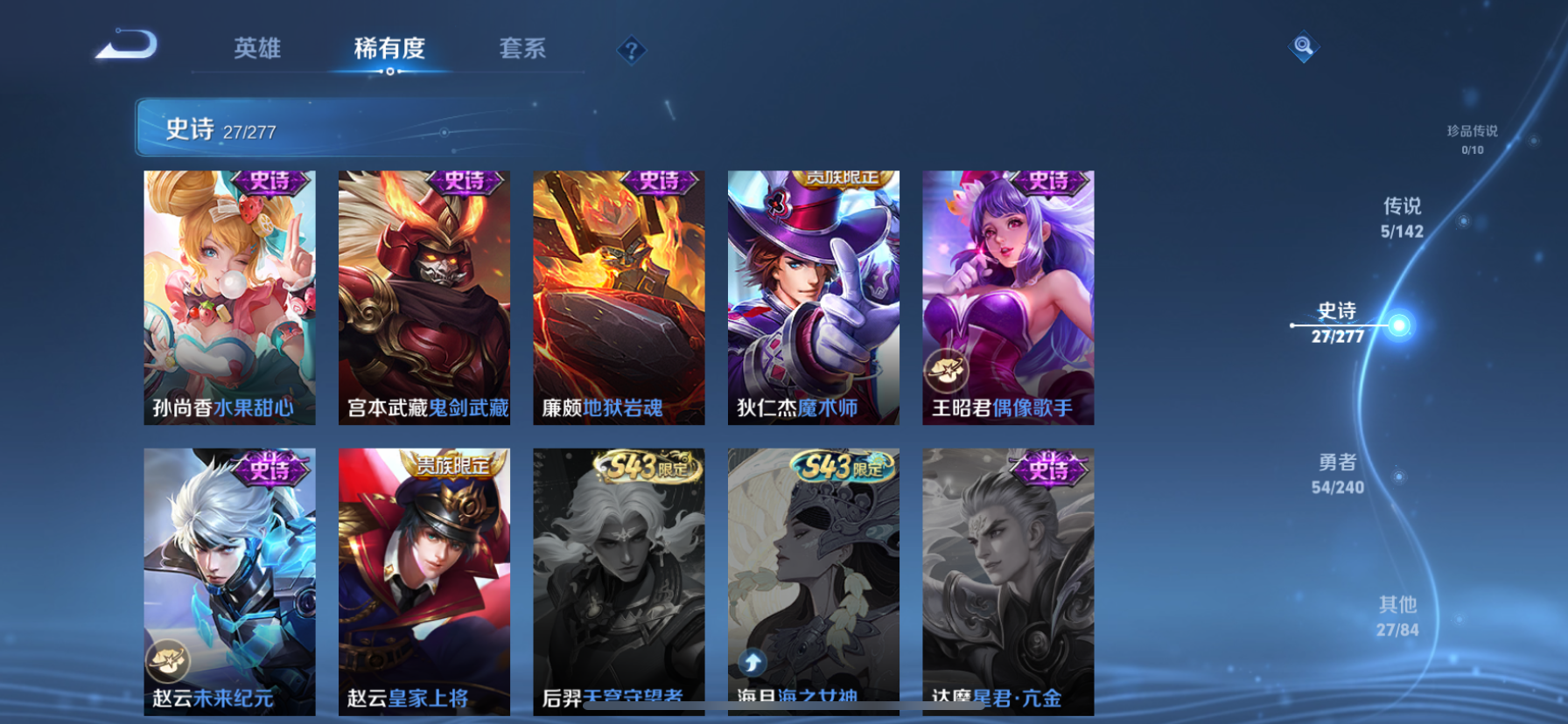Click the star badge on 赵云未来纪元 card

point(166,662)
